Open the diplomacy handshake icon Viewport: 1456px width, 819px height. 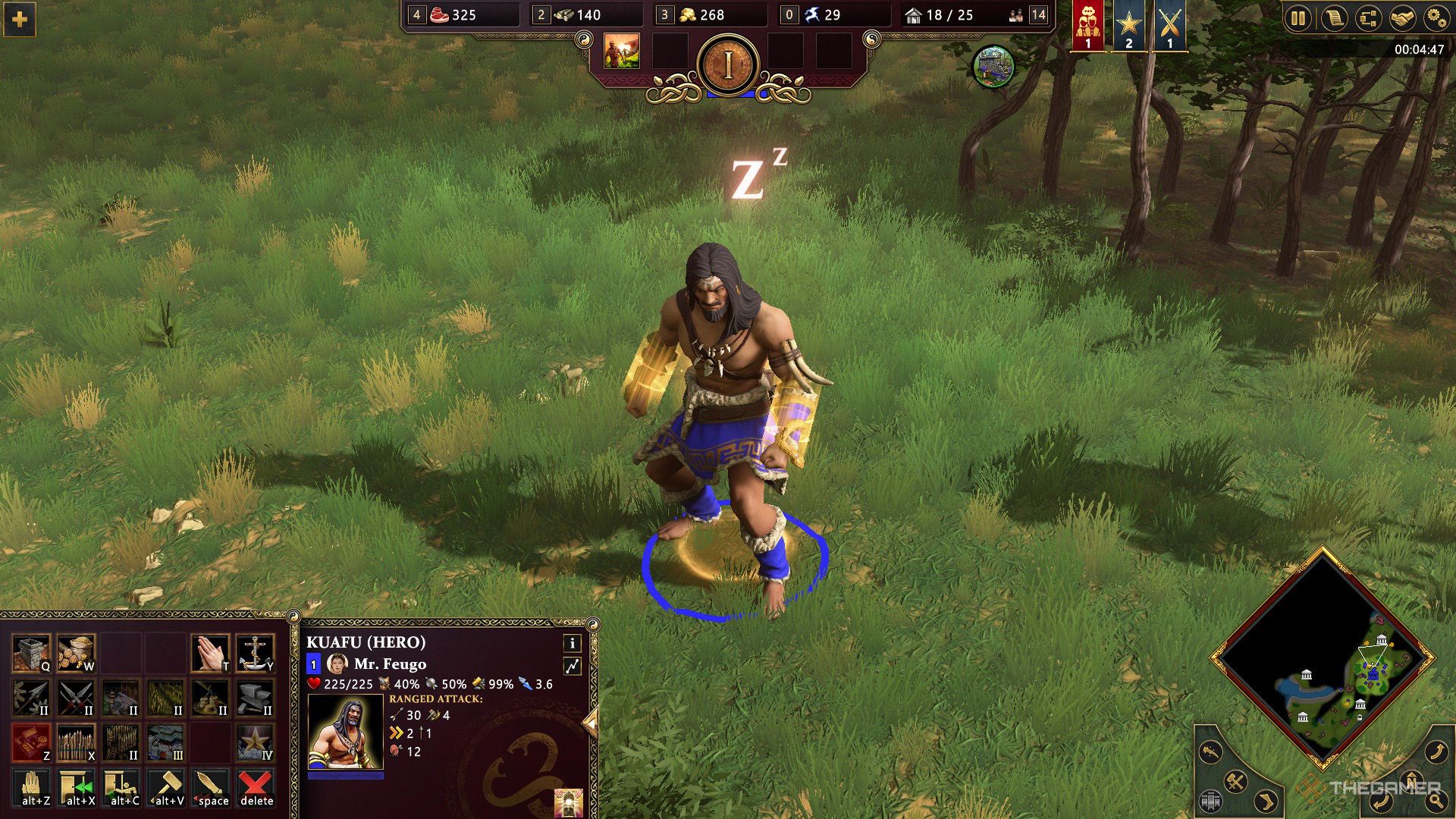1402,19
